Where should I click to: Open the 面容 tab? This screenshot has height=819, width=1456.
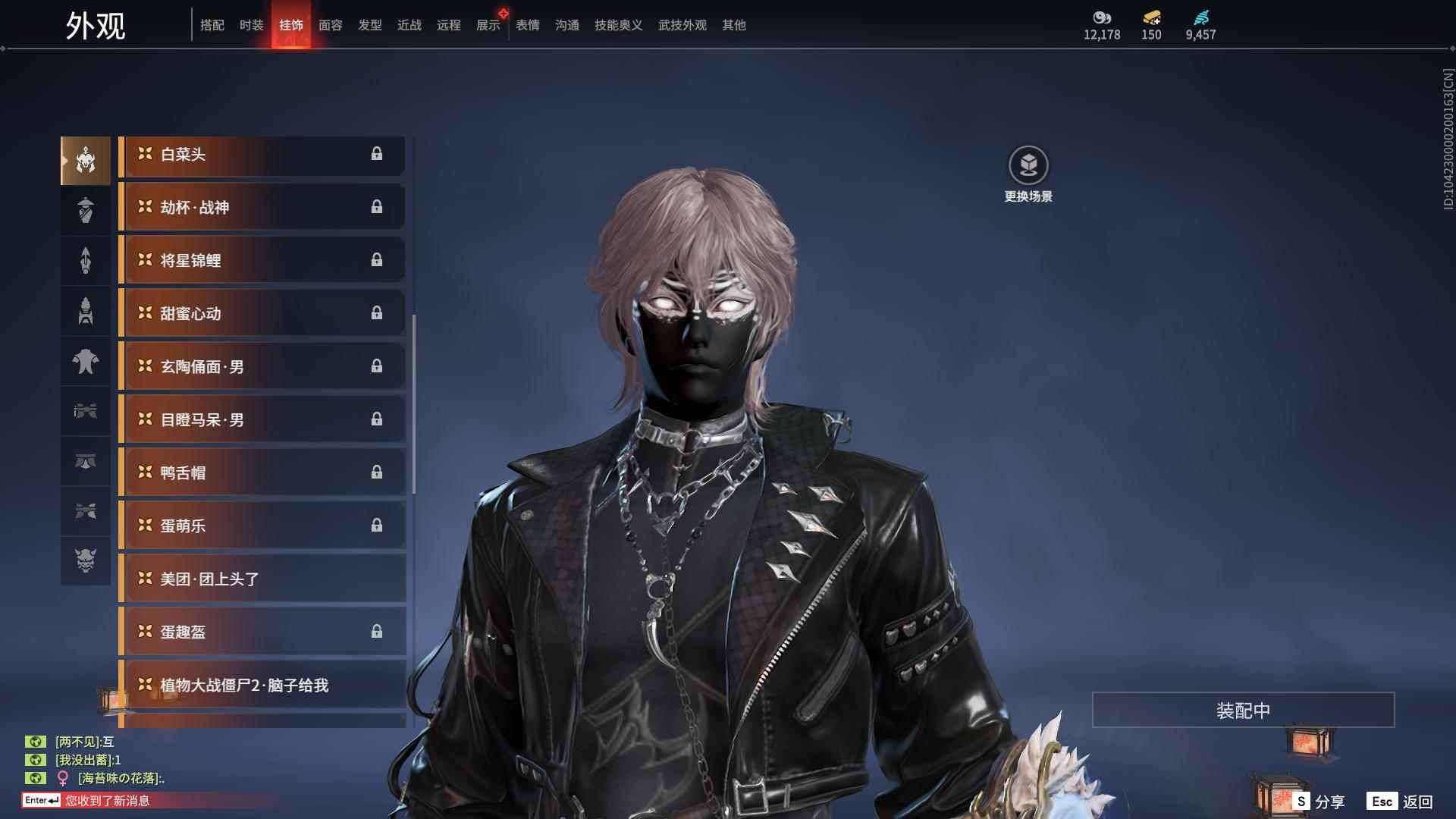point(330,25)
